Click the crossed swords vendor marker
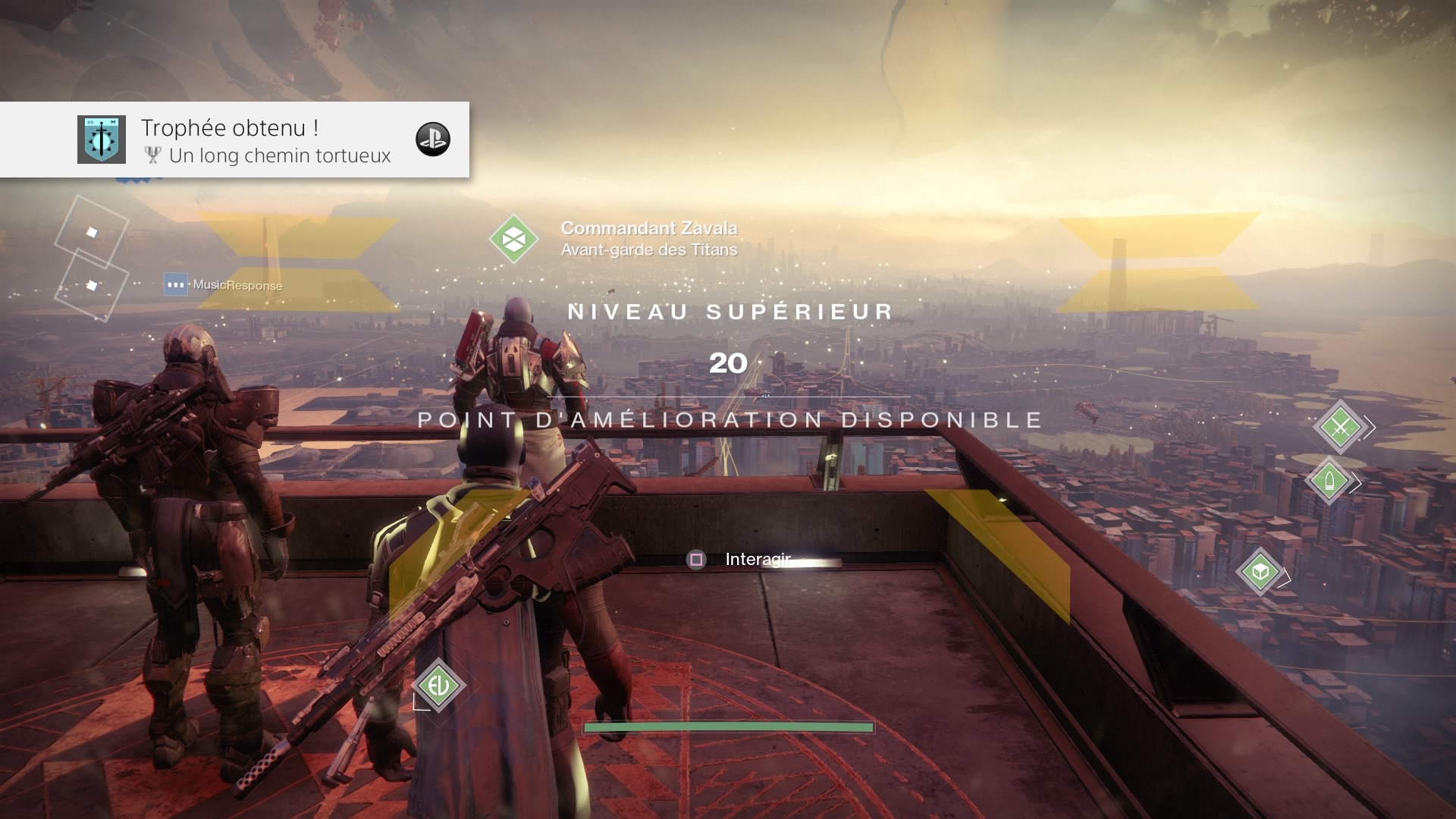The image size is (1456, 819). click(1340, 428)
